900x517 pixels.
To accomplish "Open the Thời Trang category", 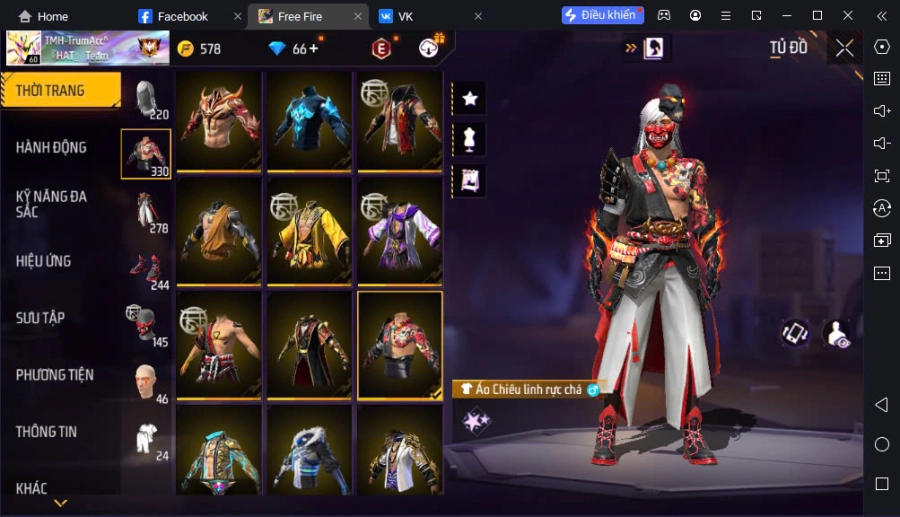I will click(x=60, y=91).
